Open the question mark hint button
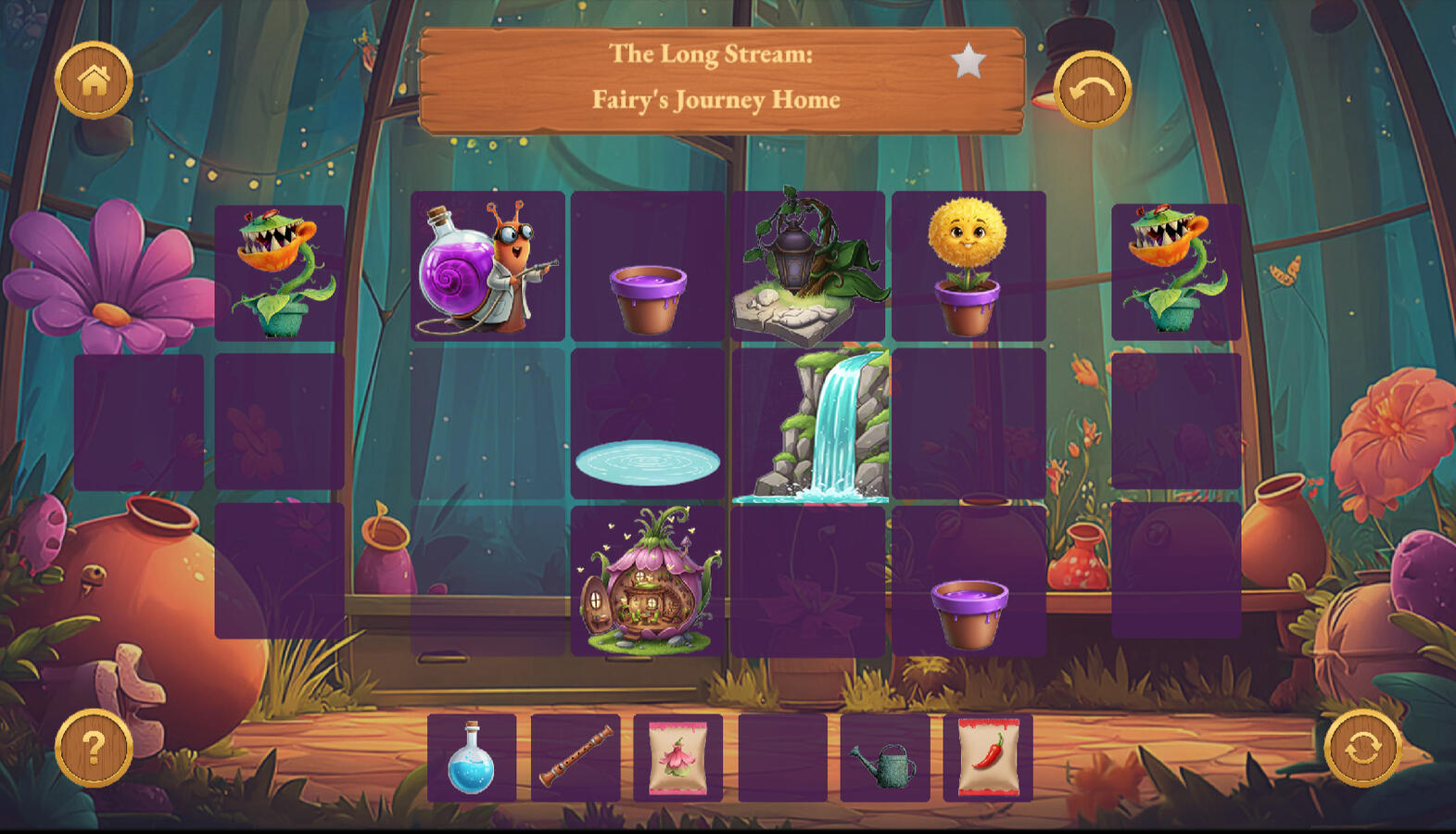This screenshot has height=834, width=1456. coord(94,747)
